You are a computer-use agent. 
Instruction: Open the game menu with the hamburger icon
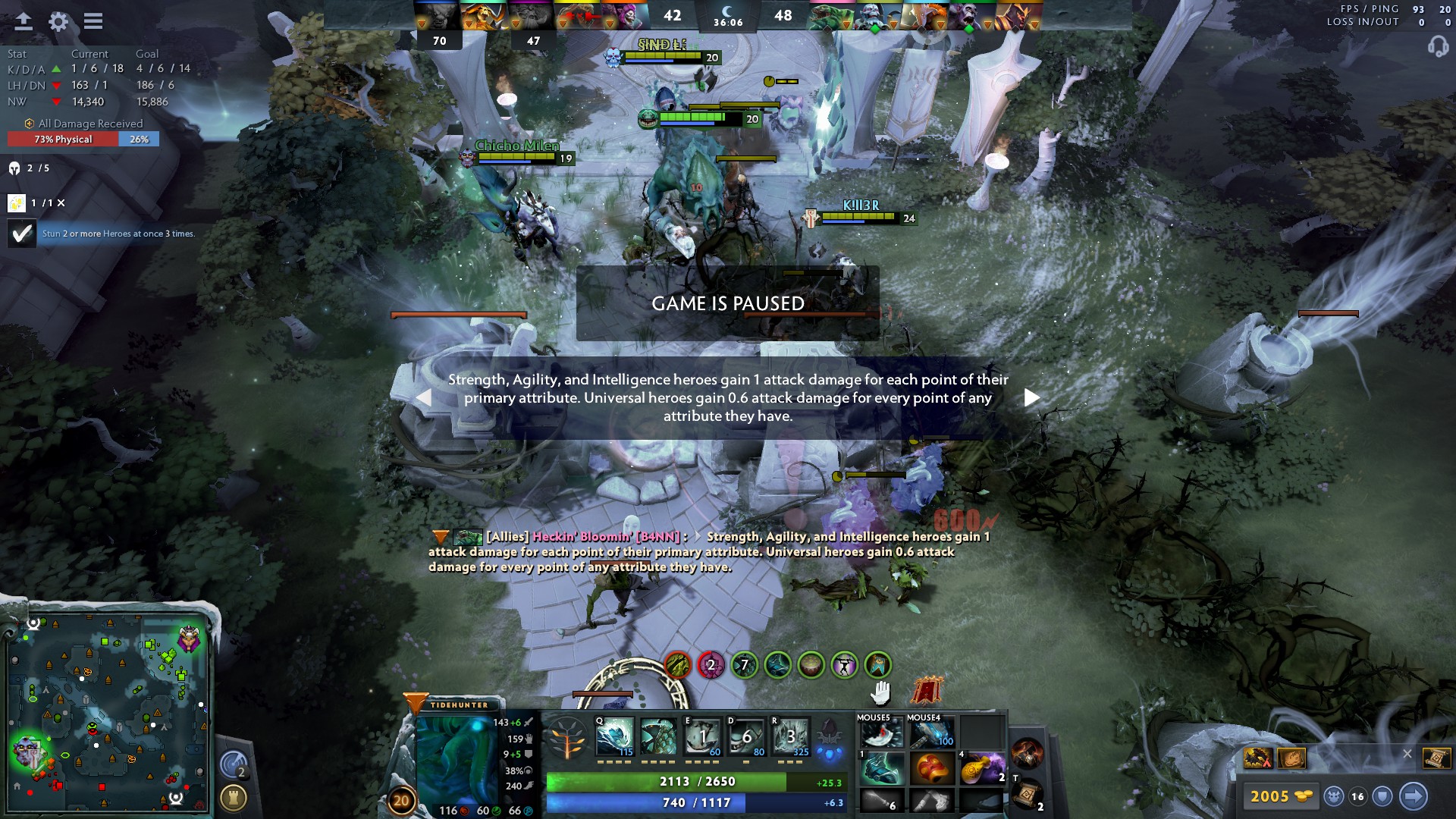93,21
